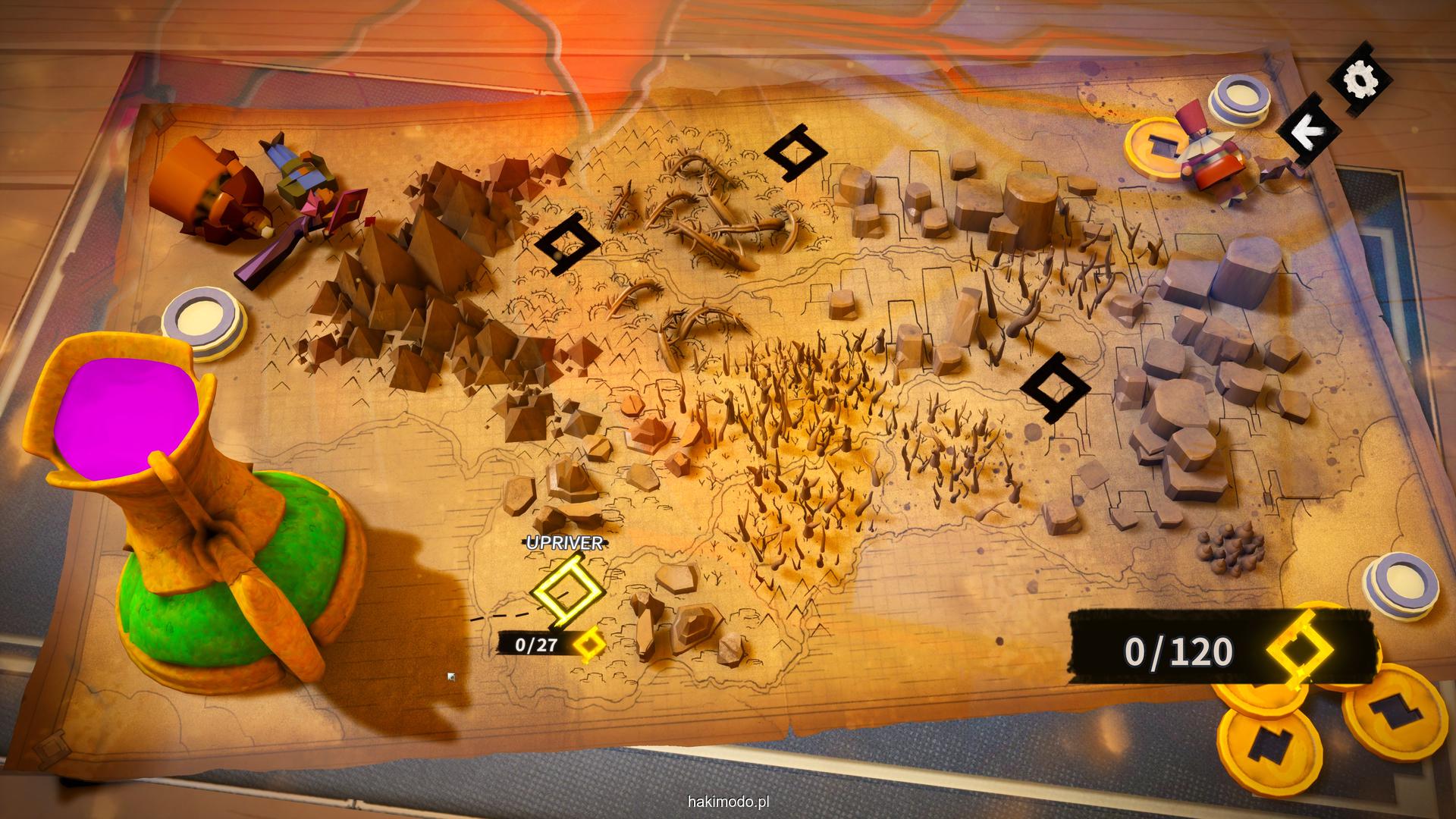Choose the locked marker beside the brown mountains
This screenshot has height=819, width=1456.
[567, 243]
